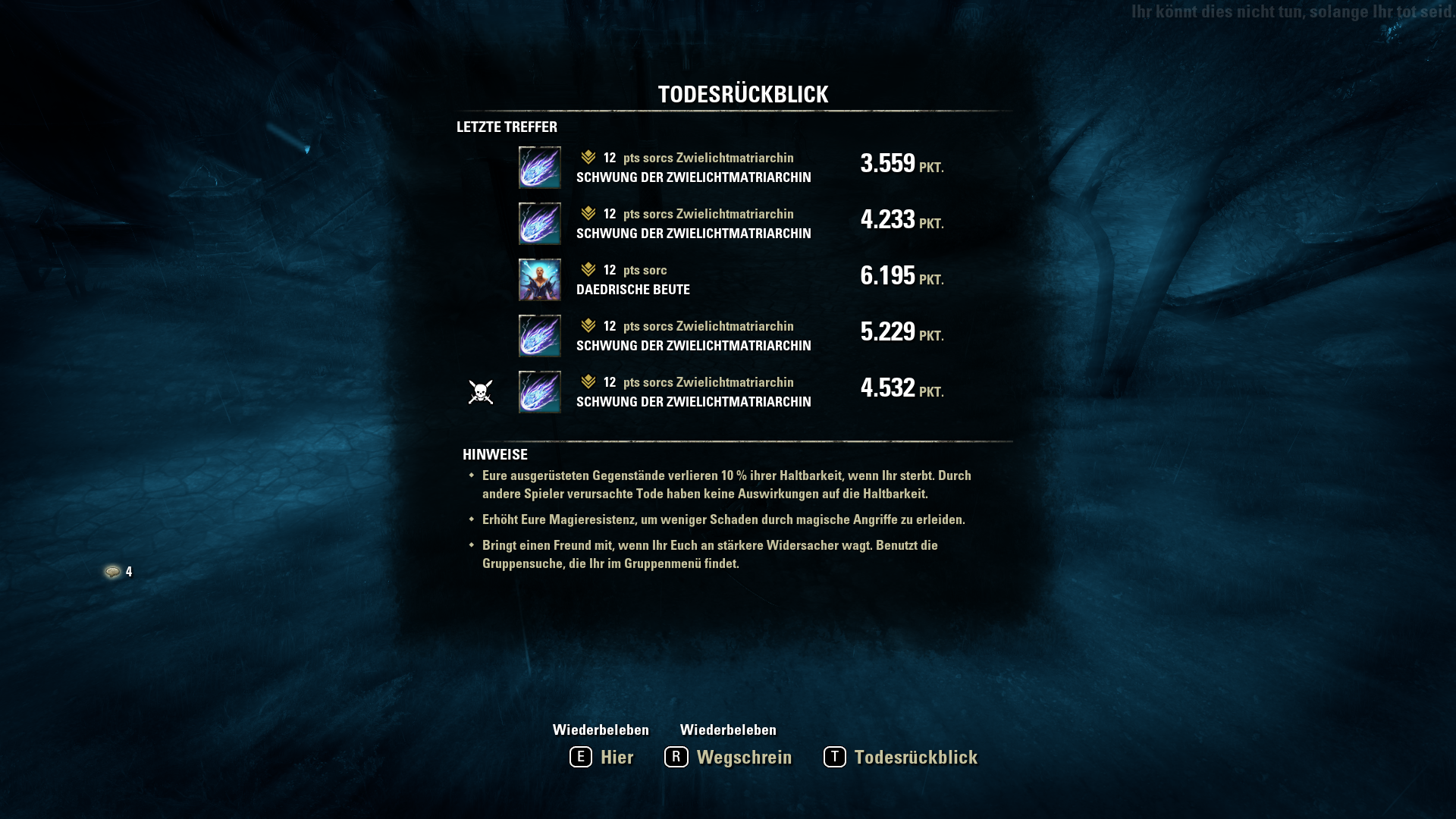
Task: Click the bullet marker of the durability hint
Action: click(x=472, y=475)
